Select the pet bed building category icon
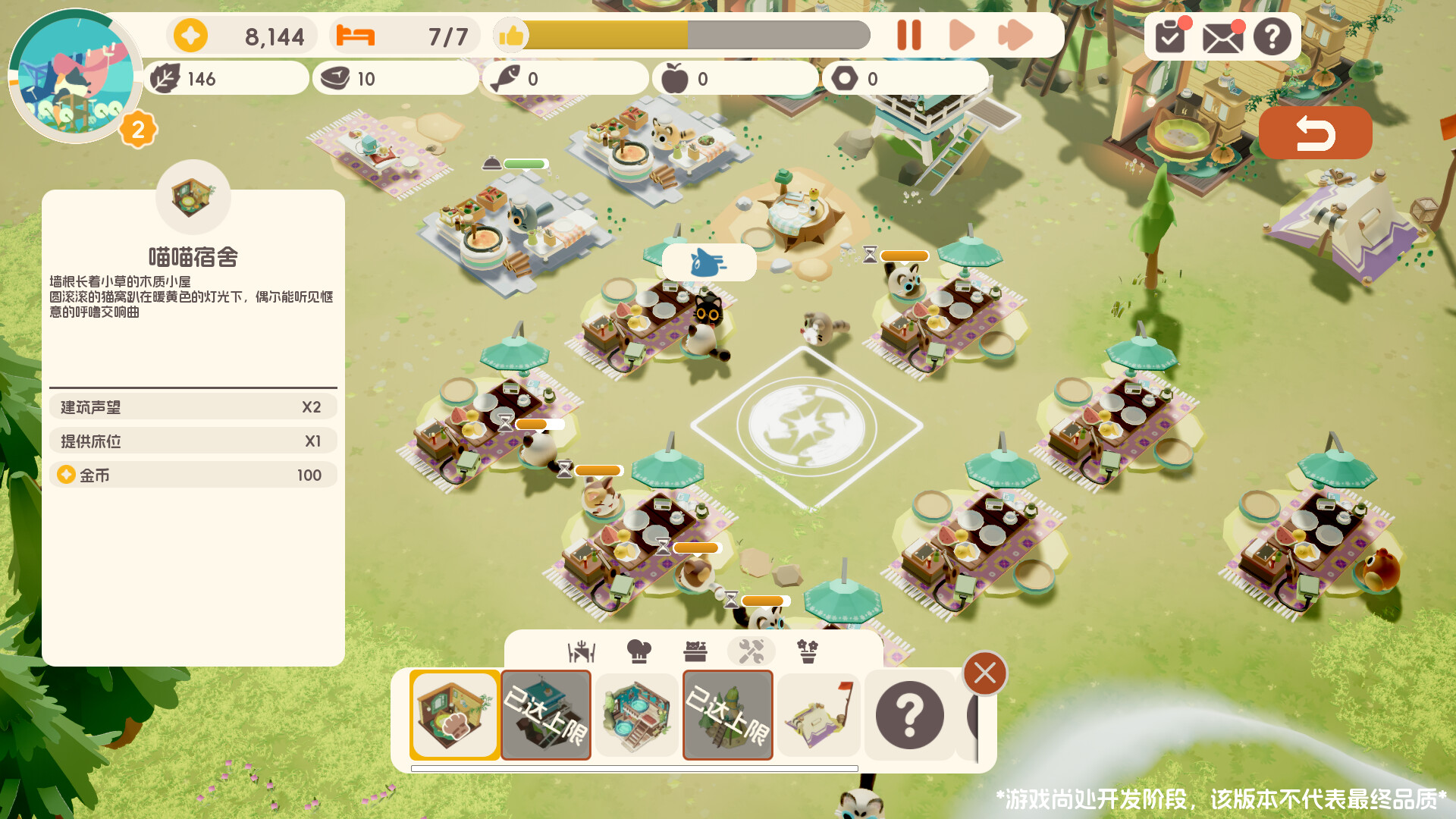 click(x=696, y=650)
